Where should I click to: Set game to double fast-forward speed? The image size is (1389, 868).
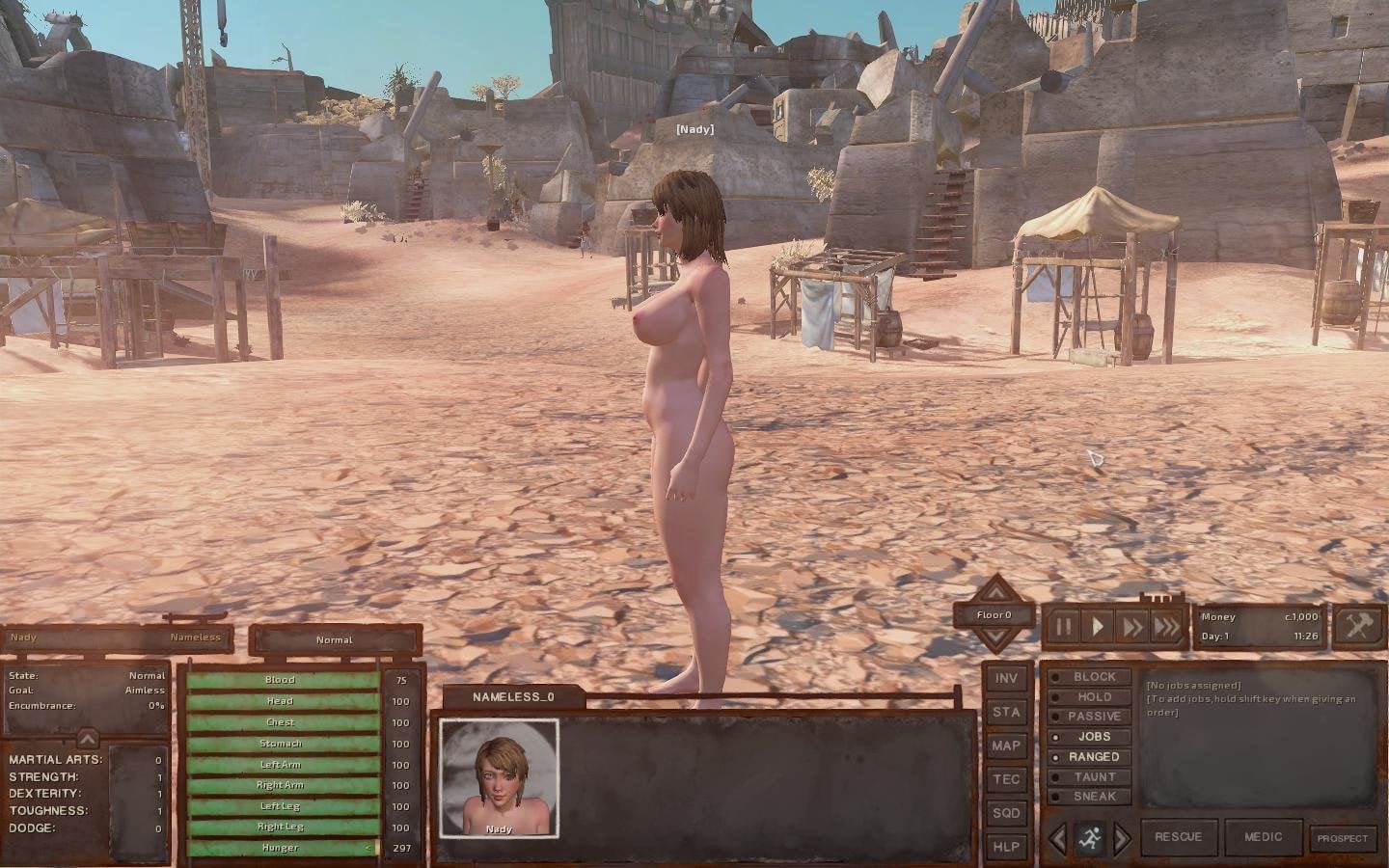click(1130, 627)
